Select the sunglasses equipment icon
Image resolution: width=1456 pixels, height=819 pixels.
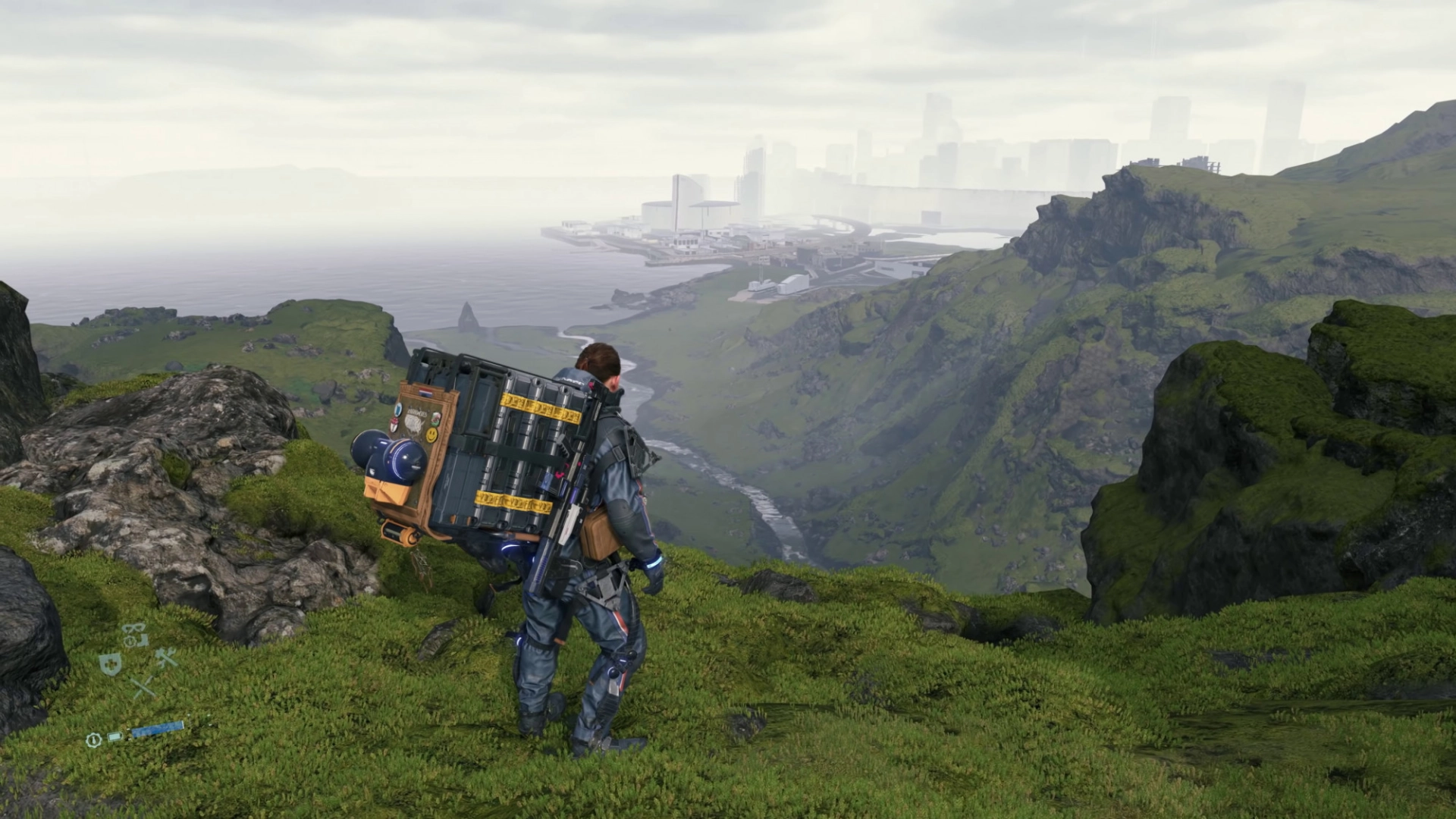pos(134,629)
